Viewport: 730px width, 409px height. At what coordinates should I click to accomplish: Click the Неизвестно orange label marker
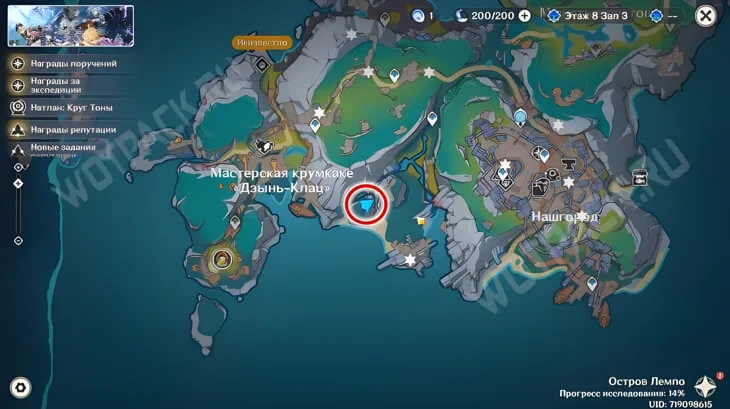pyautogui.click(x=262, y=43)
